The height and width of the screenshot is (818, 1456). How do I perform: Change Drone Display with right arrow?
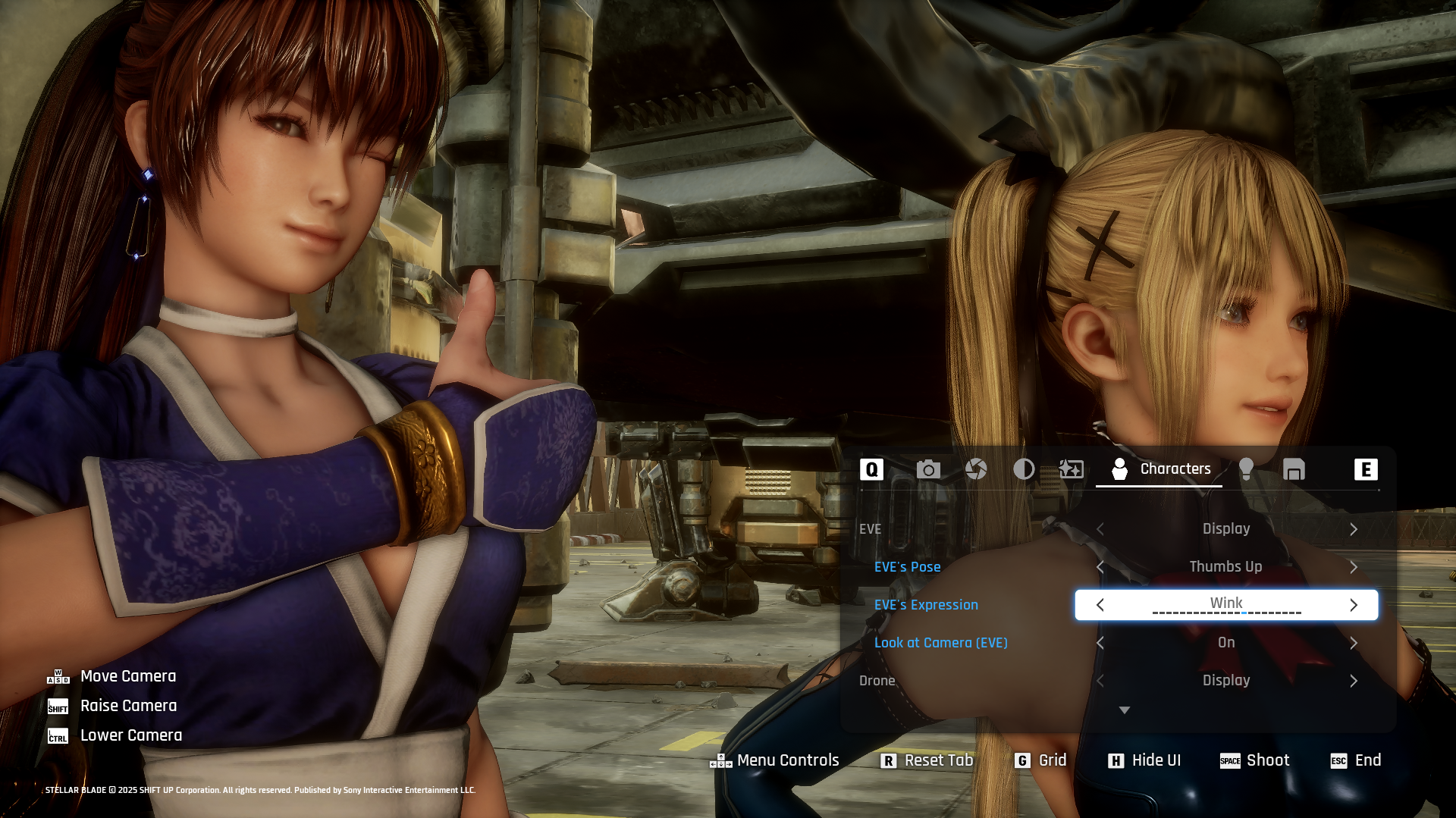(x=1354, y=681)
